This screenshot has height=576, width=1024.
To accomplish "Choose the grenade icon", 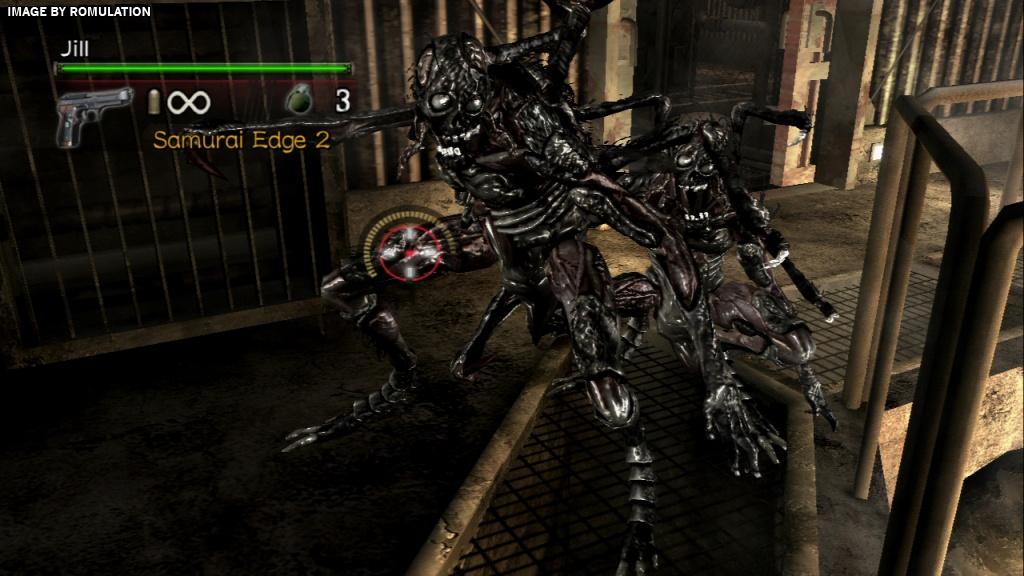I will point(299,100).
